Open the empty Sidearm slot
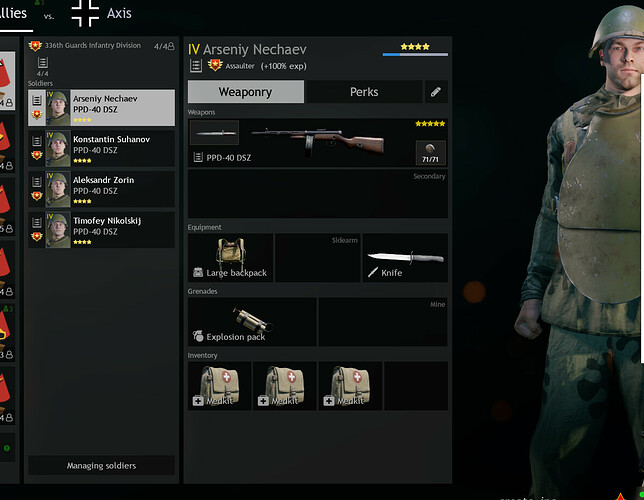This screenshot has width=644, height=500. [317, 258]
